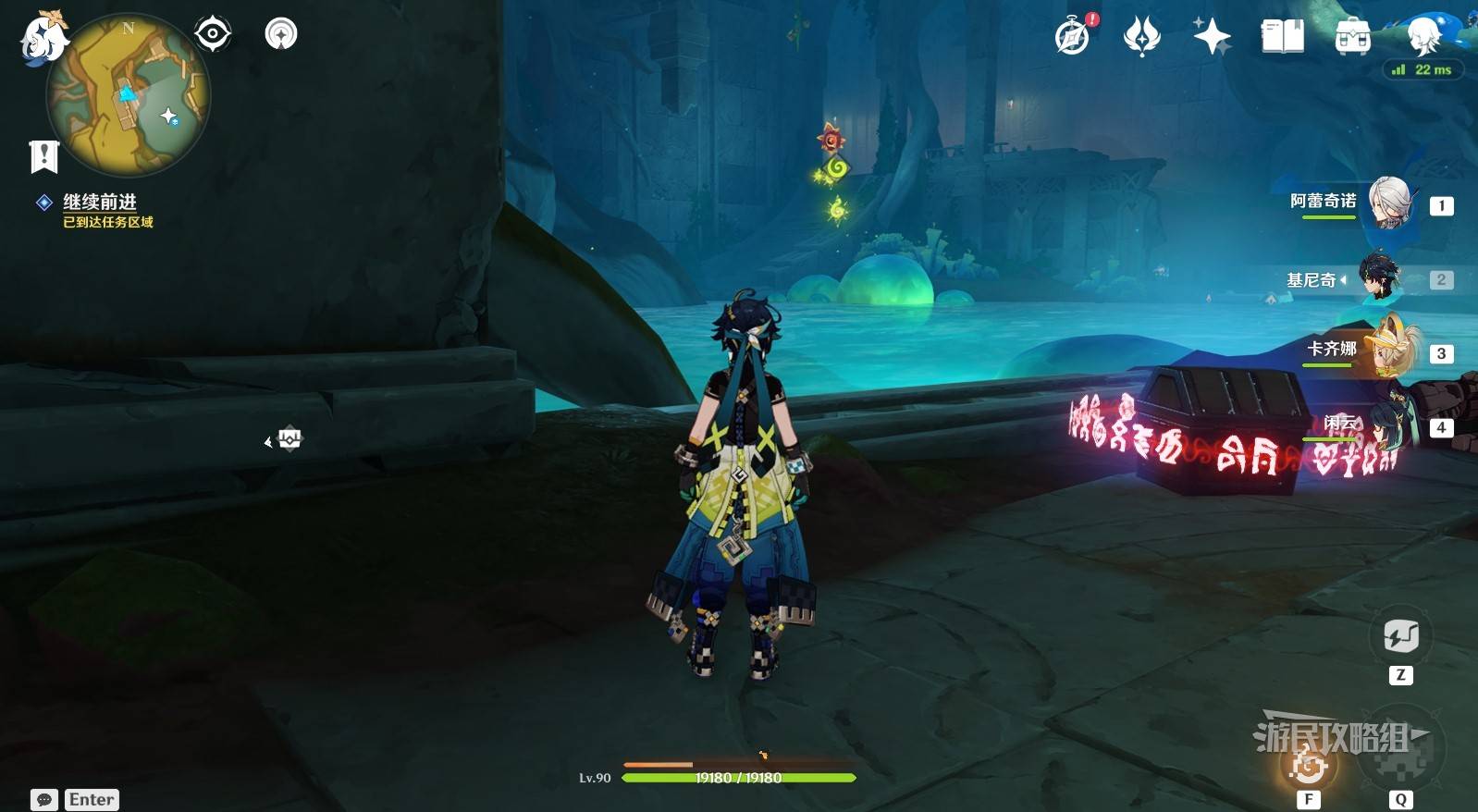Screen dimensions: 1478x812
Task: Open the events compass icon
Action: click(x=1073, y=36)
